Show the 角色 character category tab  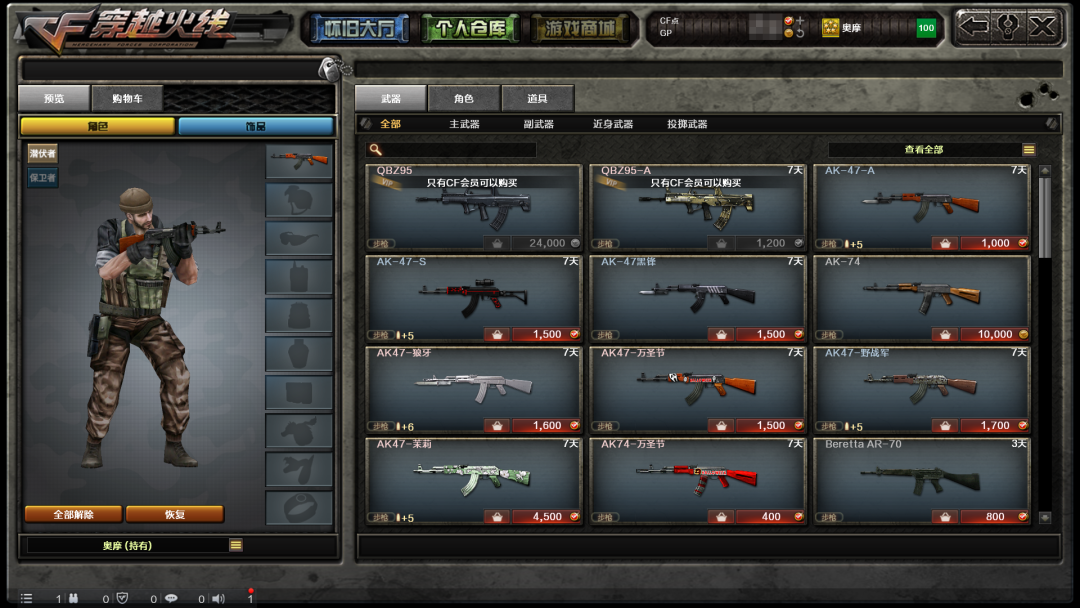pyautogui.click(x=463, y=98)
